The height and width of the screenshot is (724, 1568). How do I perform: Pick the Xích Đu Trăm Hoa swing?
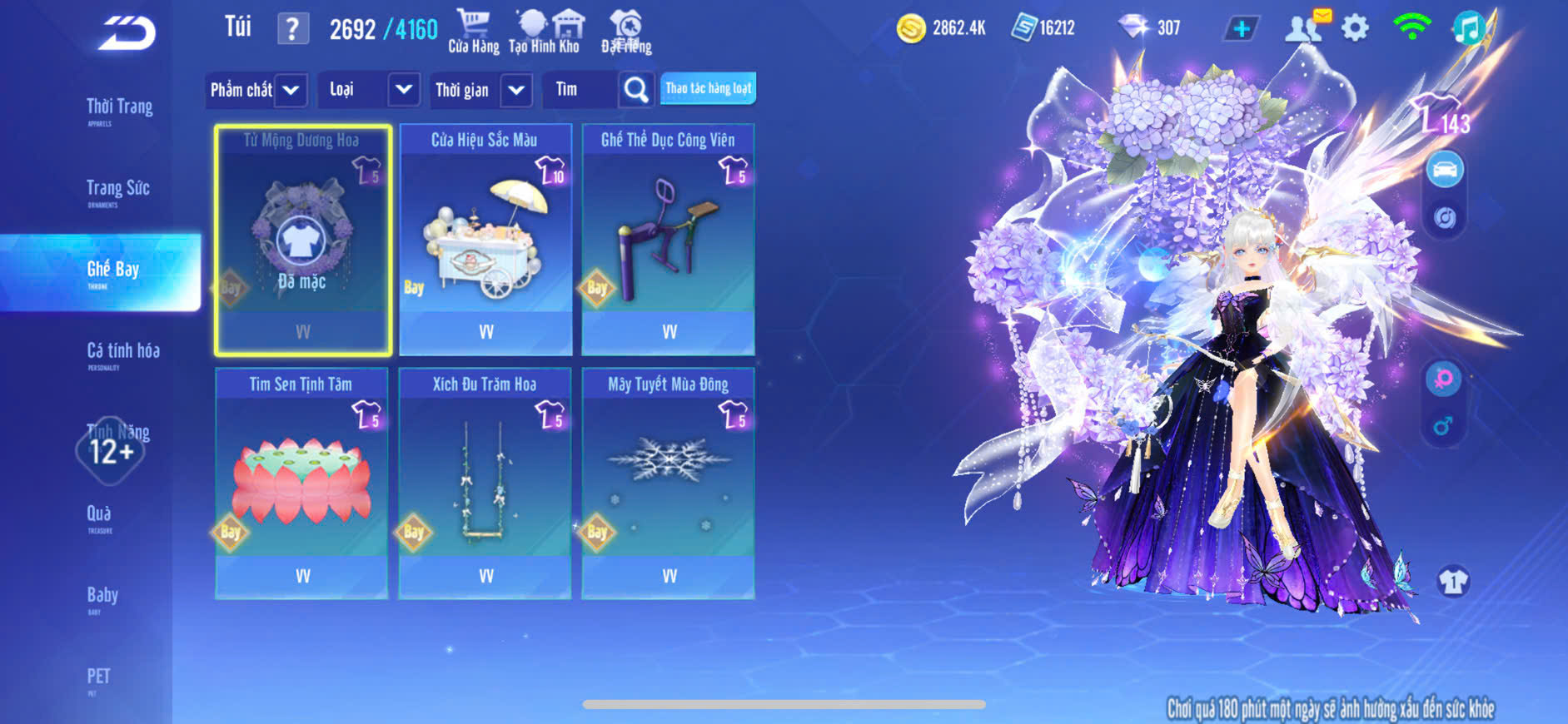[x=485, y=483]
